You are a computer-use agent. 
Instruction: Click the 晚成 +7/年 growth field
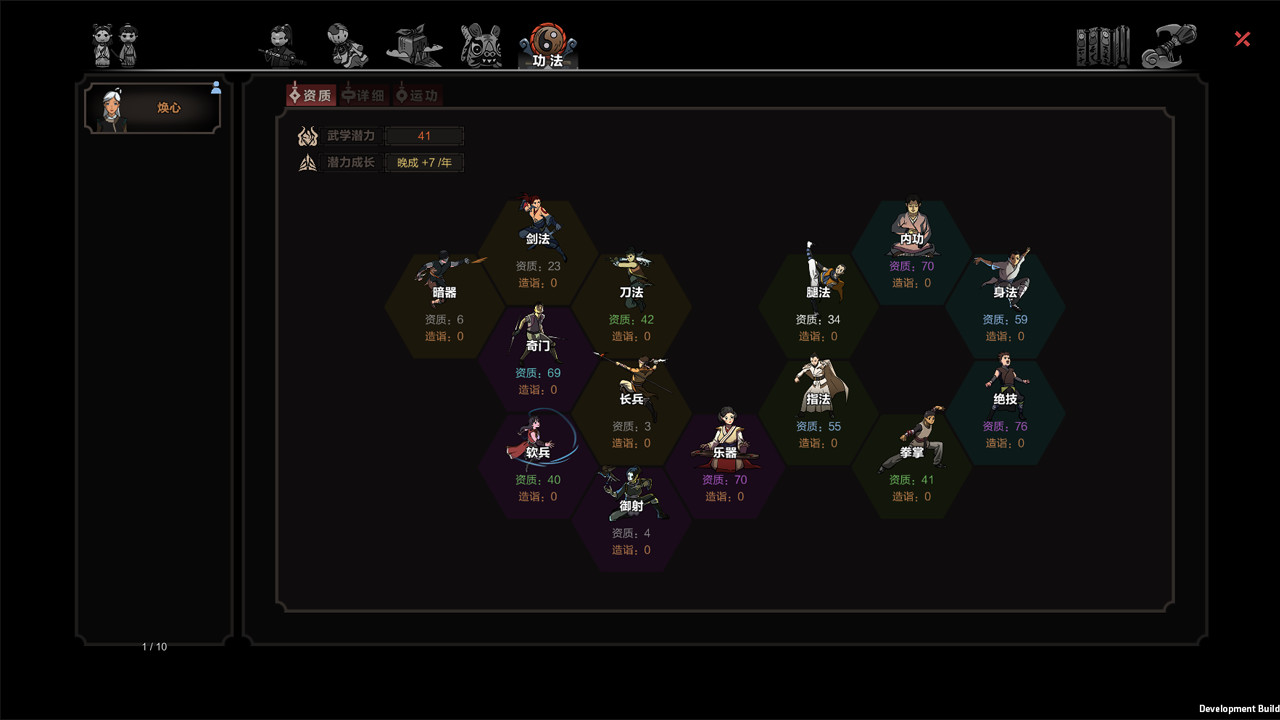point(424,162)
